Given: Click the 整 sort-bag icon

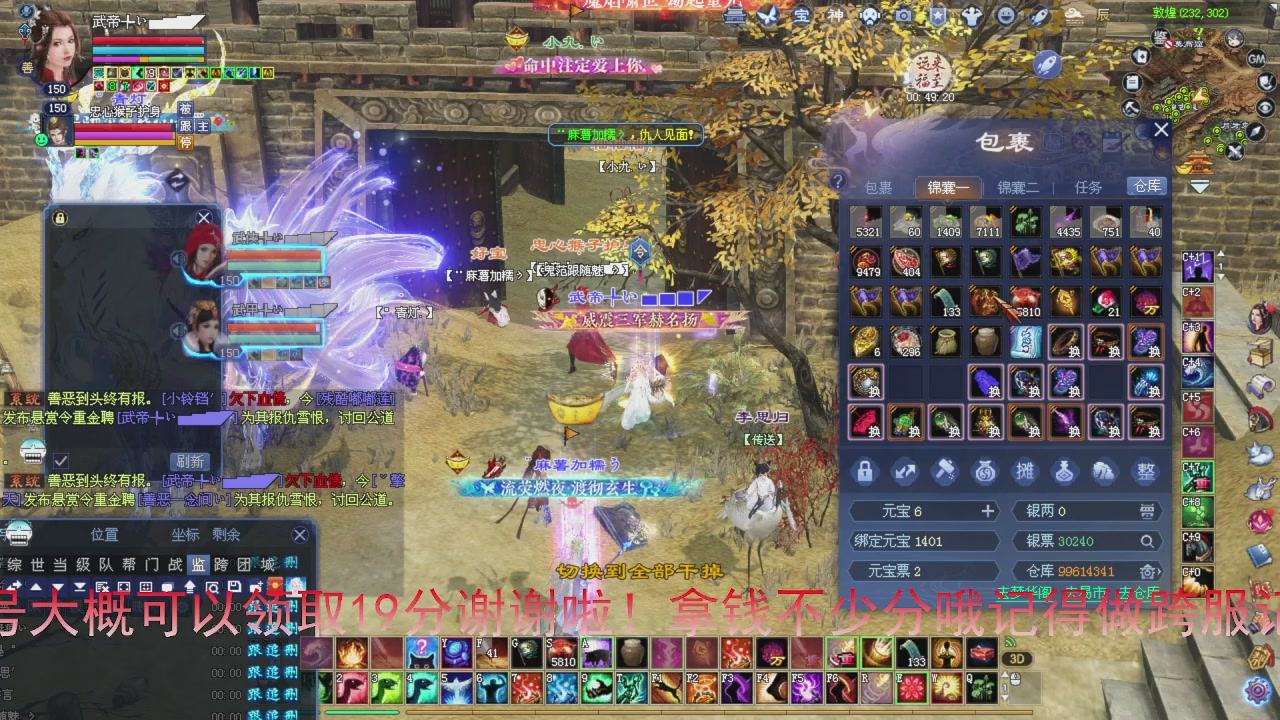Looking at the screenshot, I should [x=1145, y=470].
